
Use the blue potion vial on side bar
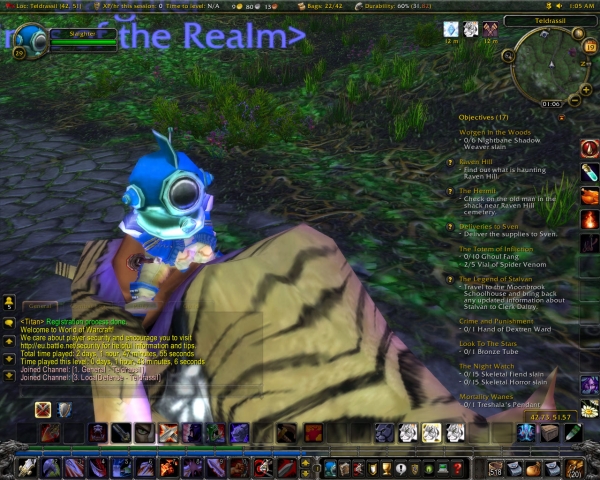click(589, 171)
